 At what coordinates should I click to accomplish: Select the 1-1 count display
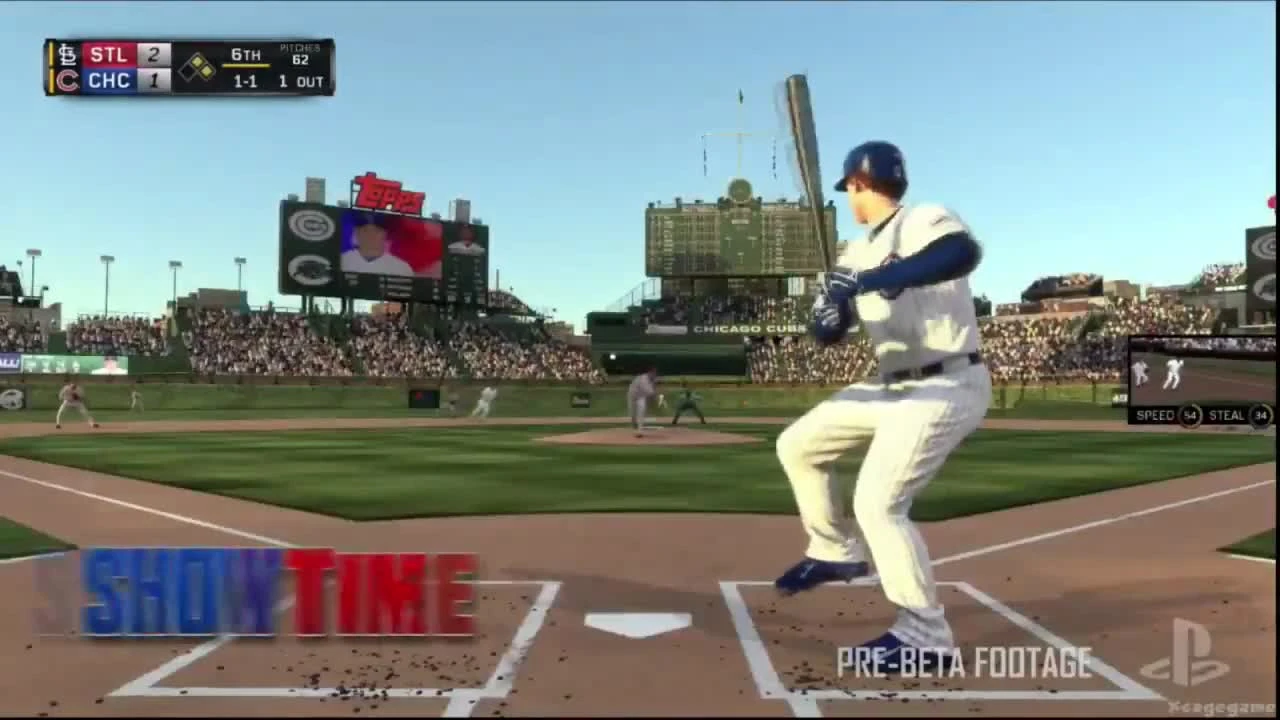[x=243, y=83]
